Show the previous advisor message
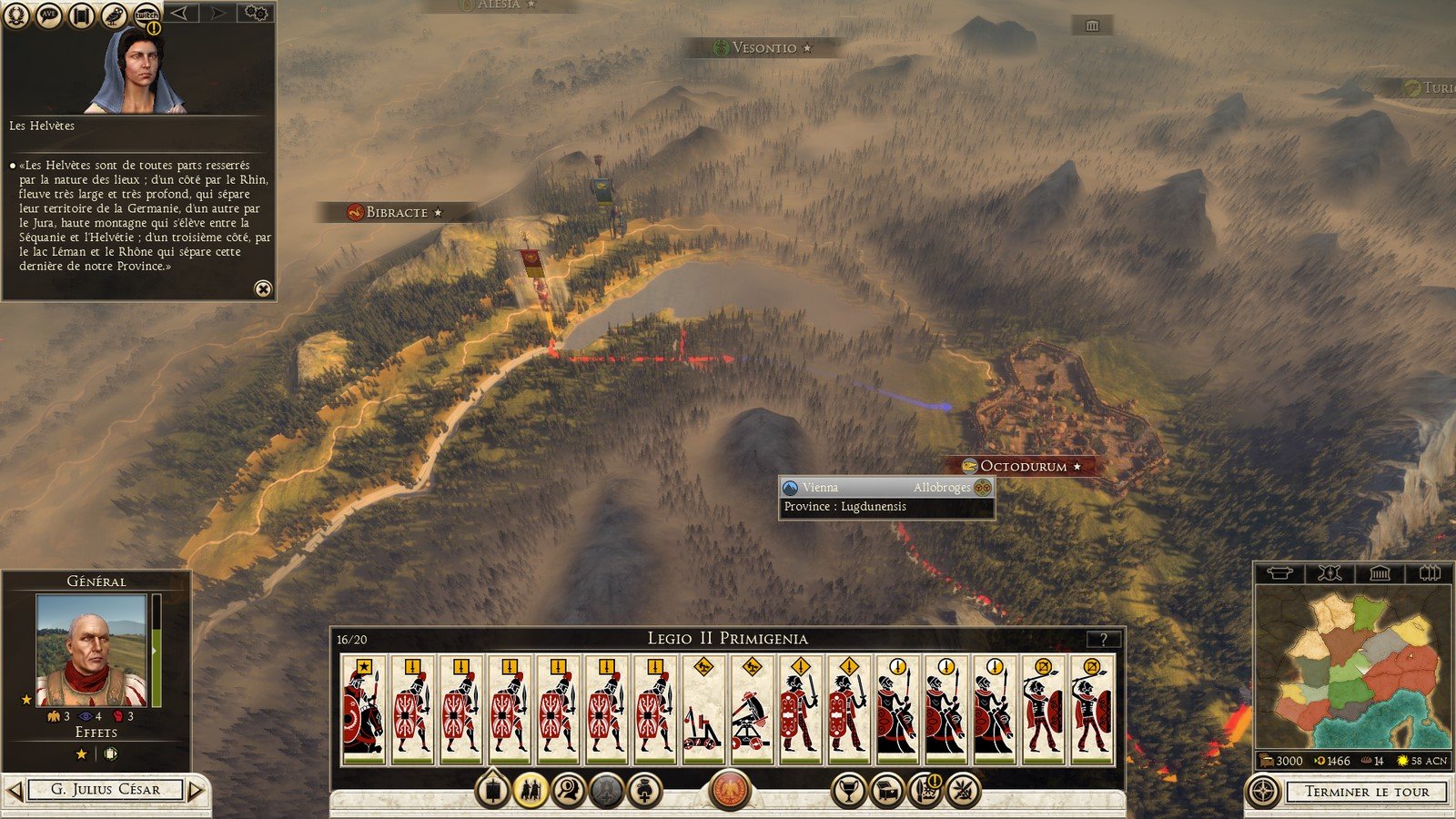Screen dimensions: 1456x819 click(182, 13)
